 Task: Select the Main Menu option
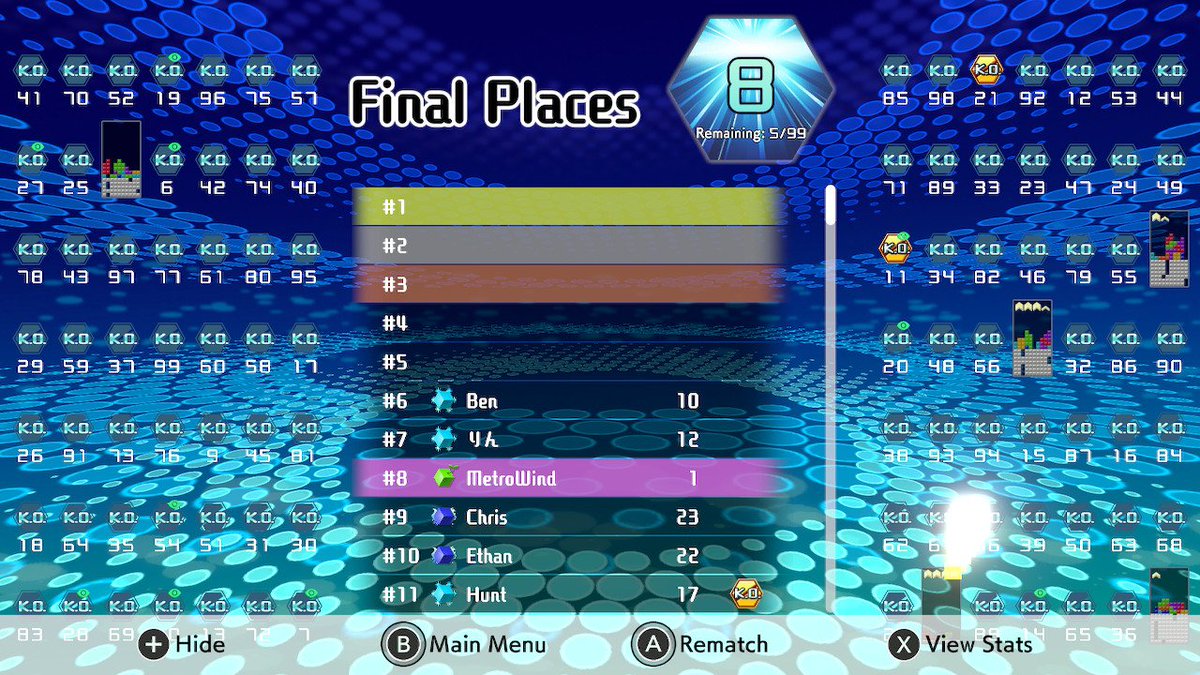(465, 644)
